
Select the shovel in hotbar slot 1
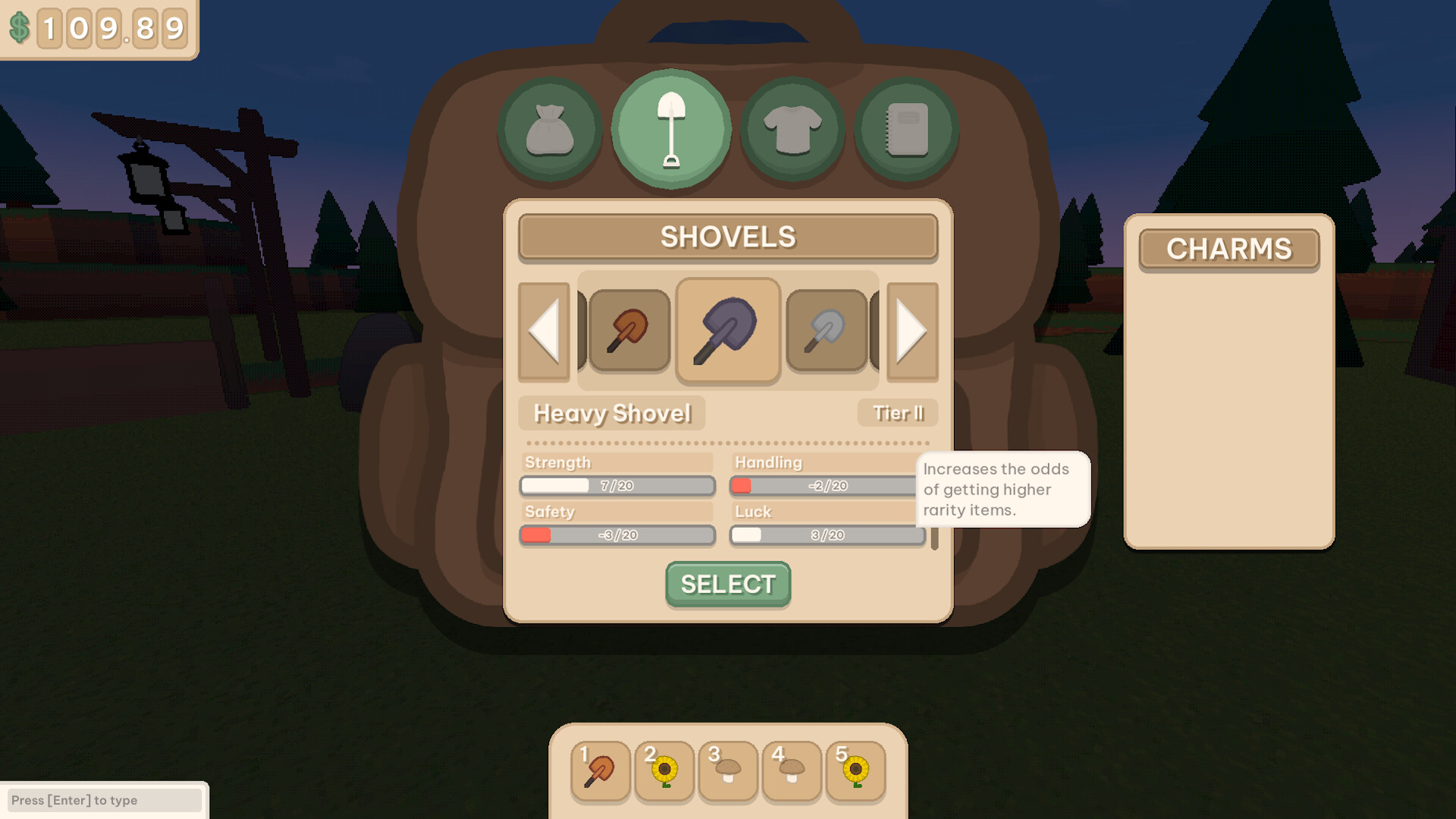pyautogui.click(x=598, y=771)
